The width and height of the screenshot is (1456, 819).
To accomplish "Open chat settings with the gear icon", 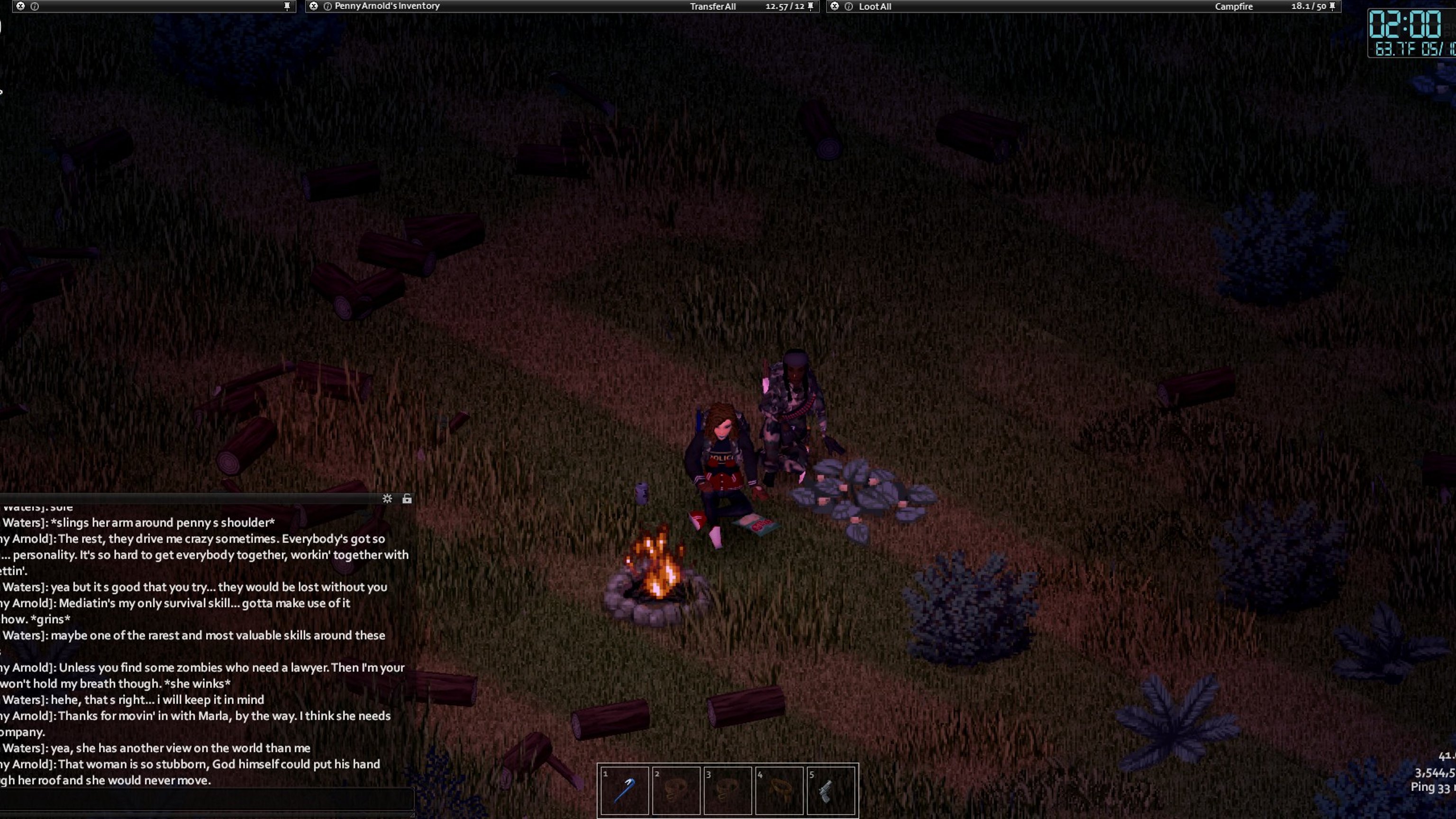I will coord(387,499).
